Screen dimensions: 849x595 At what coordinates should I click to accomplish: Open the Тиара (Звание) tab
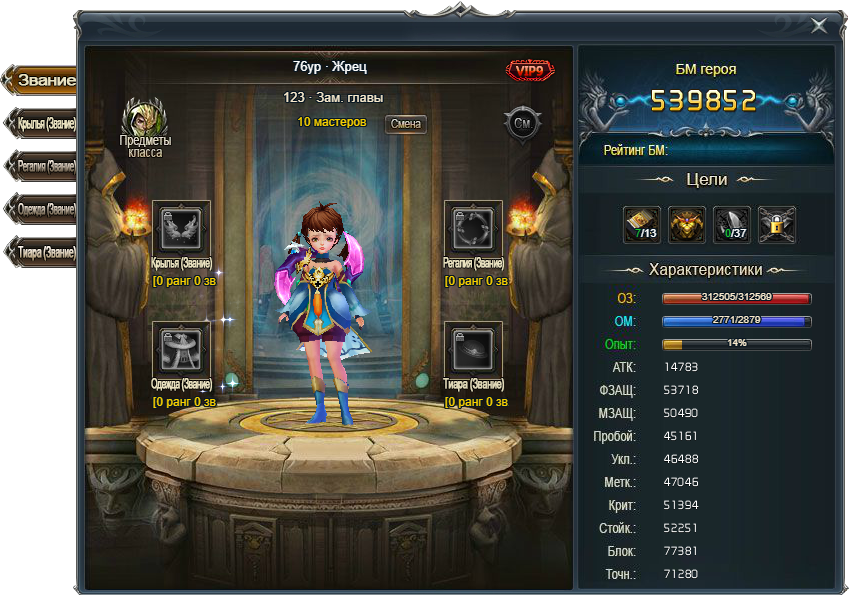click(x=42, y=252)
